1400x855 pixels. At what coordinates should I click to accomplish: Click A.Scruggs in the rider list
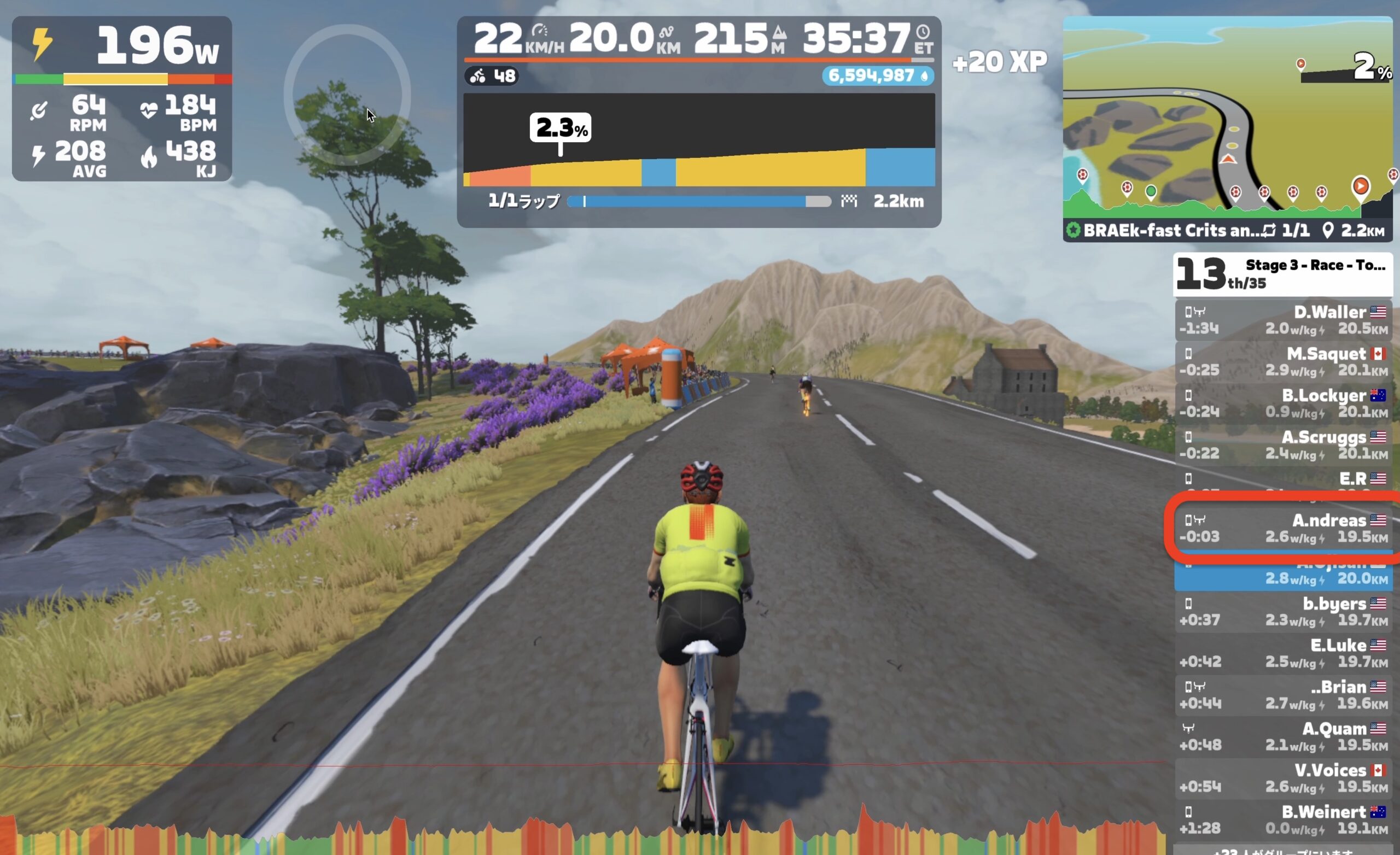(x=1283, y=445)
